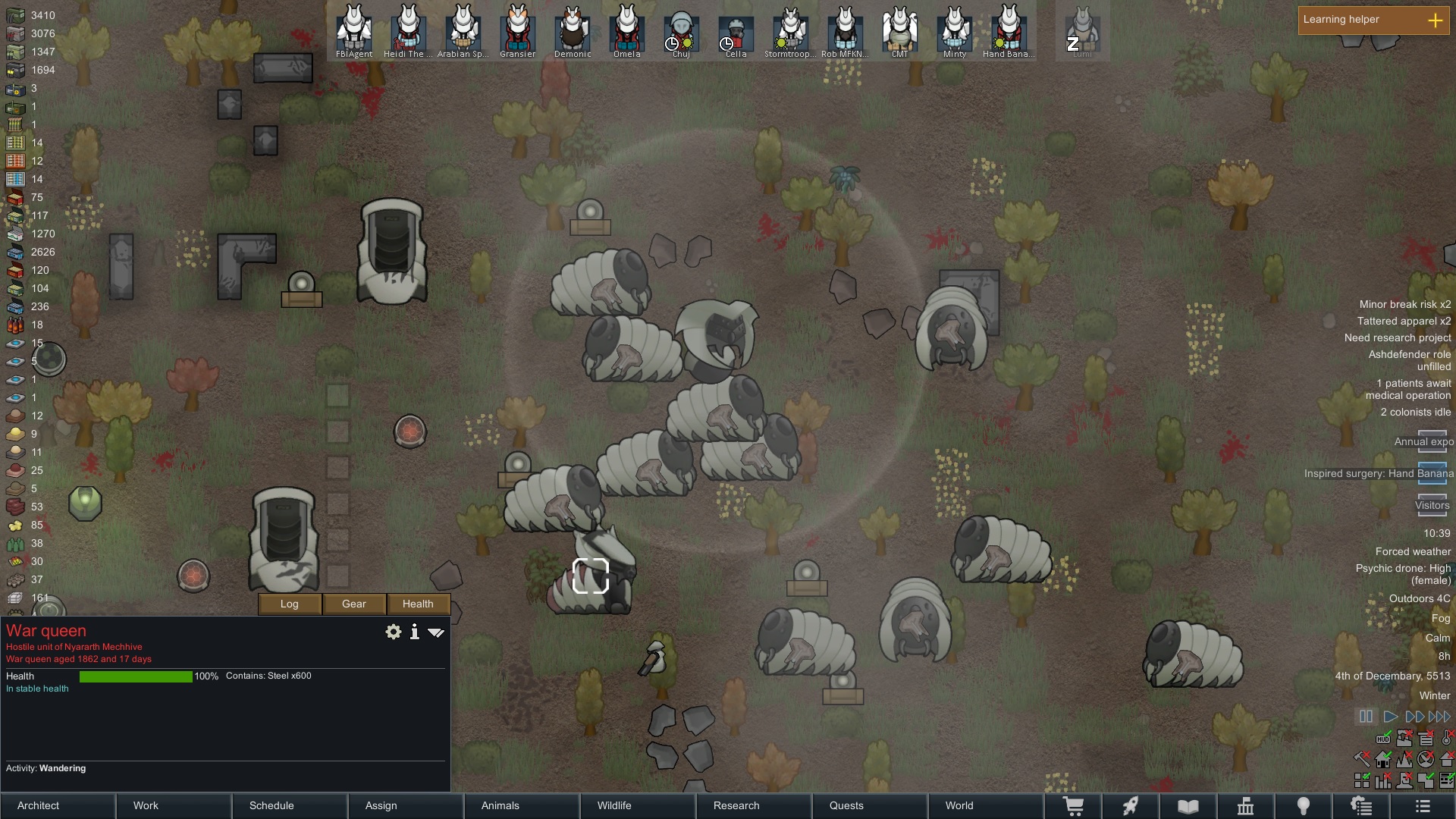The height and width of the screenshot is (819, 1456).
Task: Switch to the World view
Action: click(x=987, y=805)
